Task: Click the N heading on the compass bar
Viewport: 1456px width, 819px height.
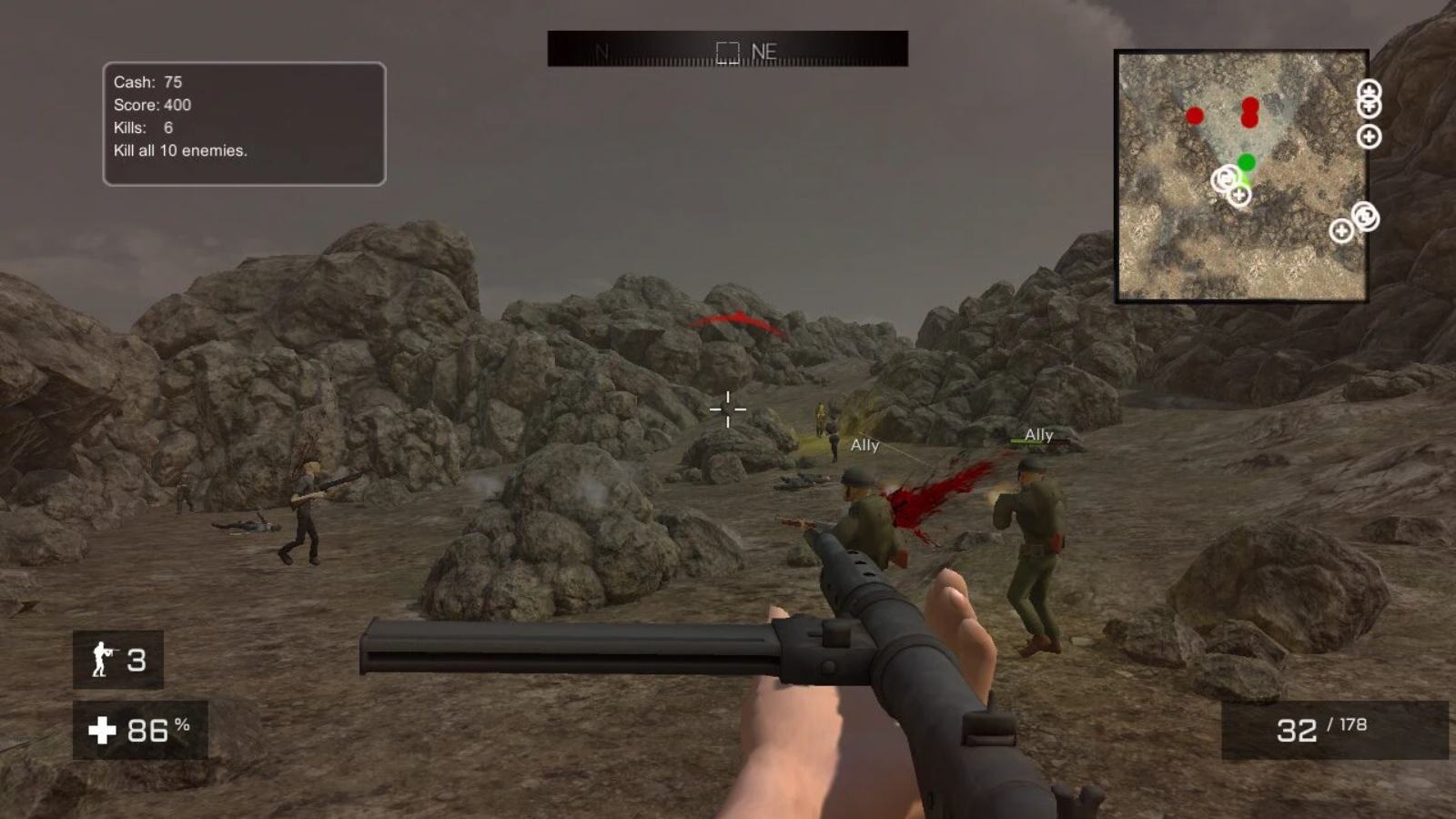Action: pos(600,52)
